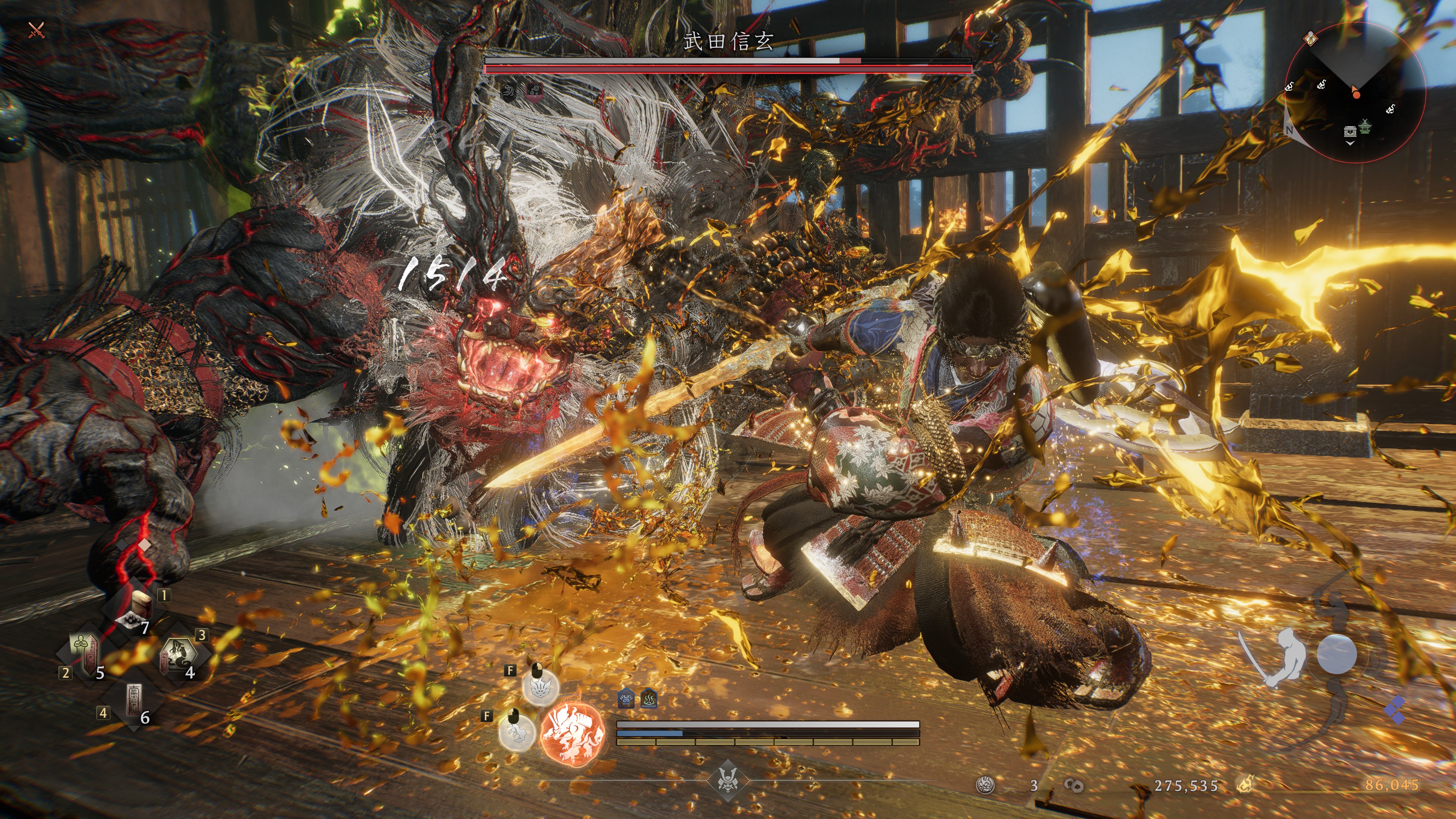Image resolution: width=1456 pixels, height=819 pixels.
Task: Select the orange diamond marker on minimap edge
Action: [x=1310, y=38]
